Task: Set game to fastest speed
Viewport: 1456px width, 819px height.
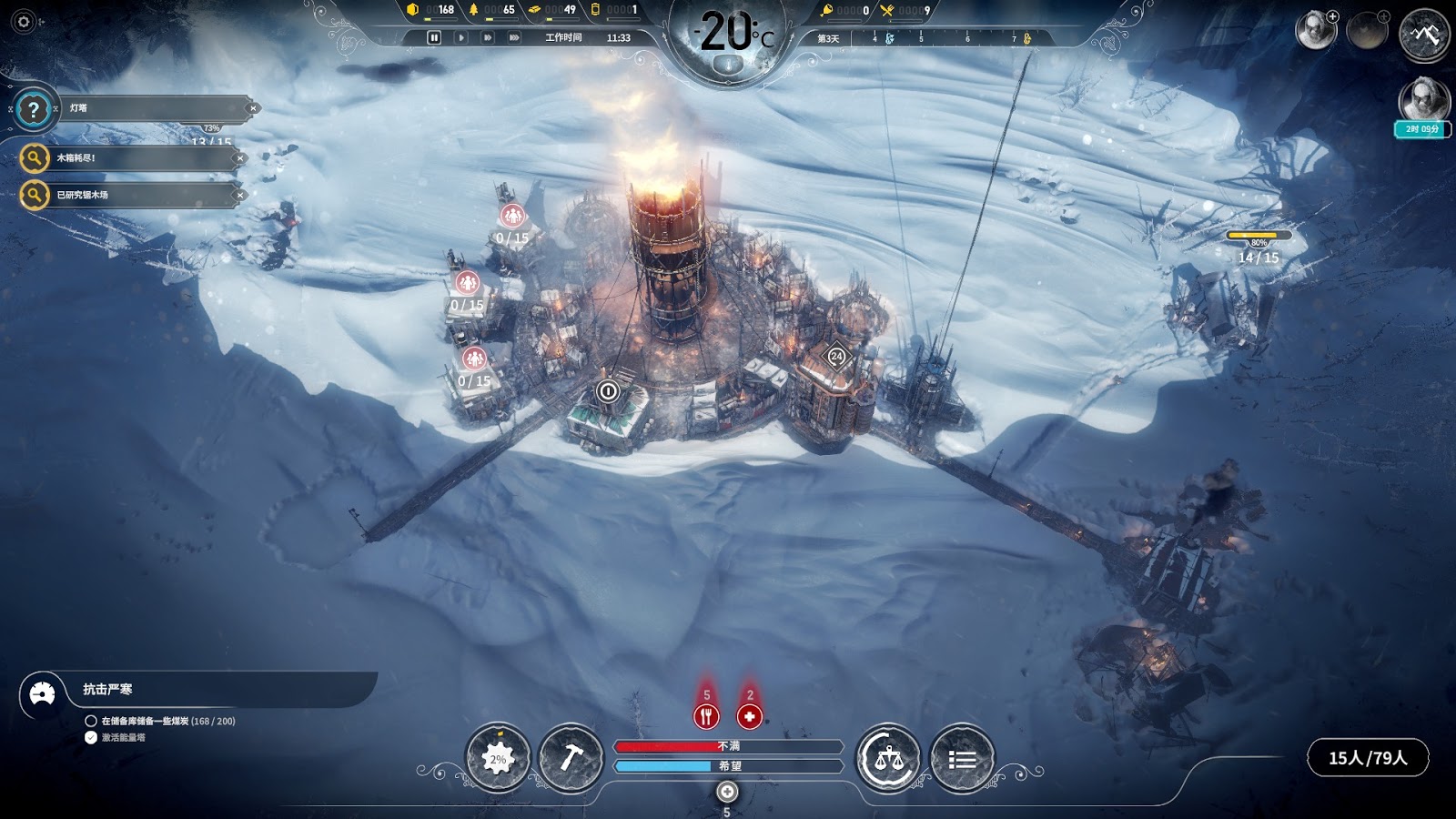Action: coord(514,37)
